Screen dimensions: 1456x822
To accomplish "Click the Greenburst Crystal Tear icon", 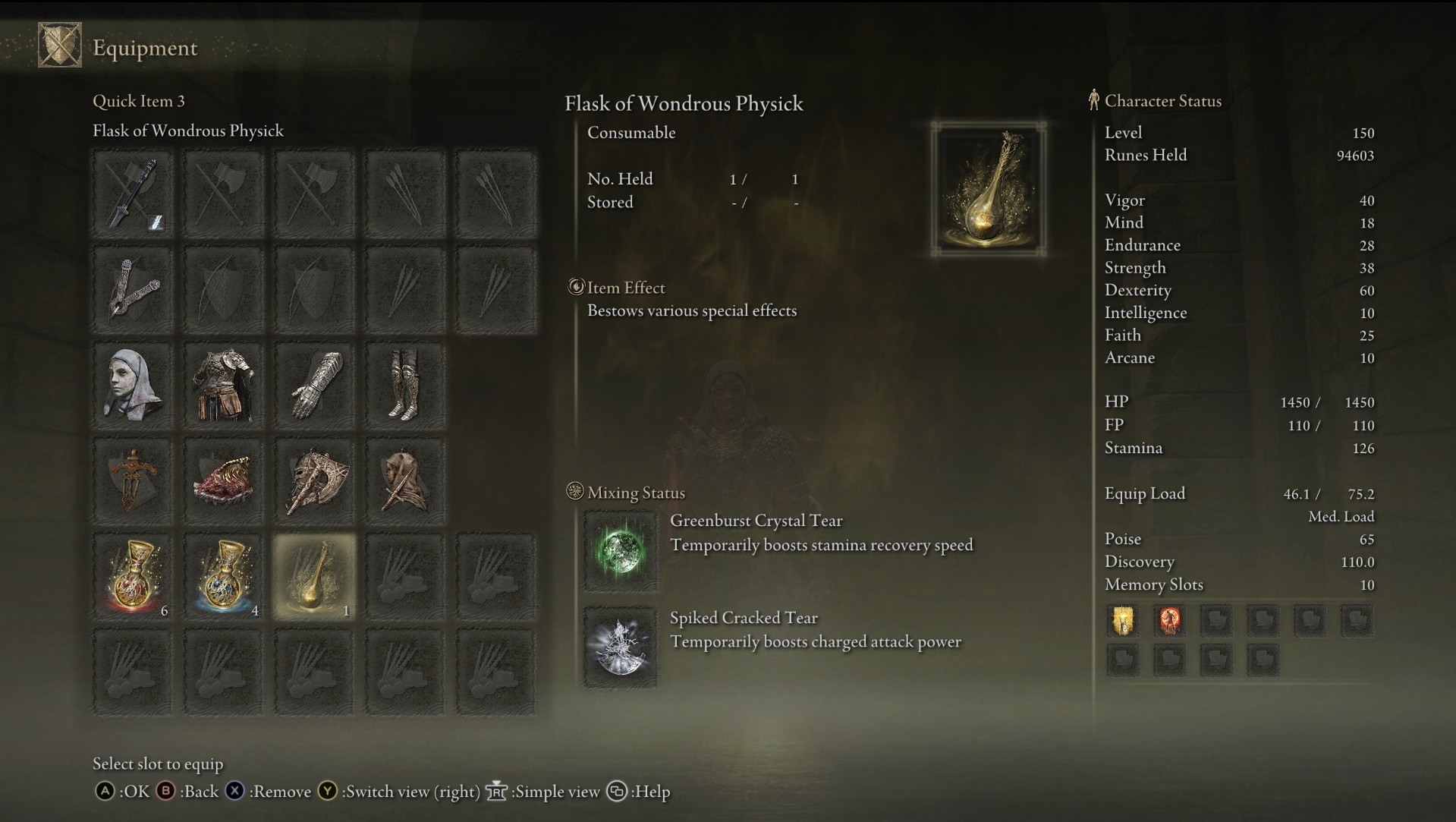I will point(620,550).
